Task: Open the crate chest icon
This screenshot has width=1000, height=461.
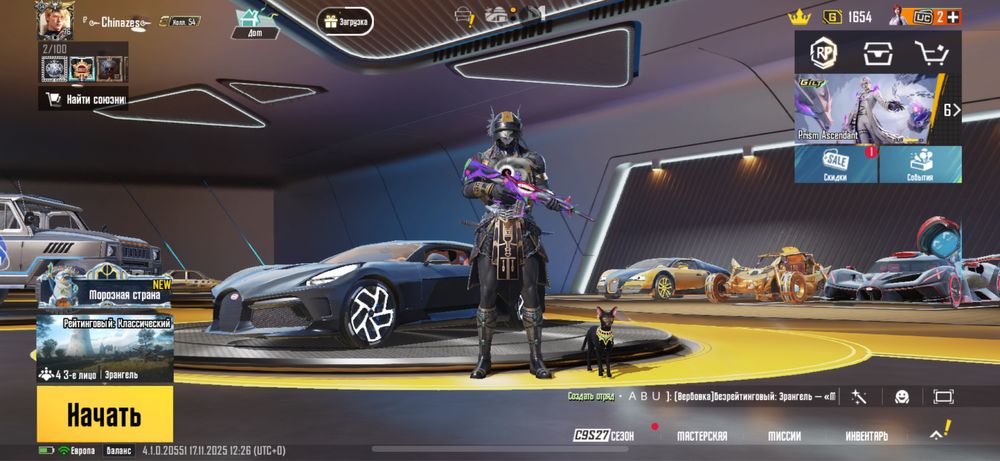Action: (x=877, y=53)
